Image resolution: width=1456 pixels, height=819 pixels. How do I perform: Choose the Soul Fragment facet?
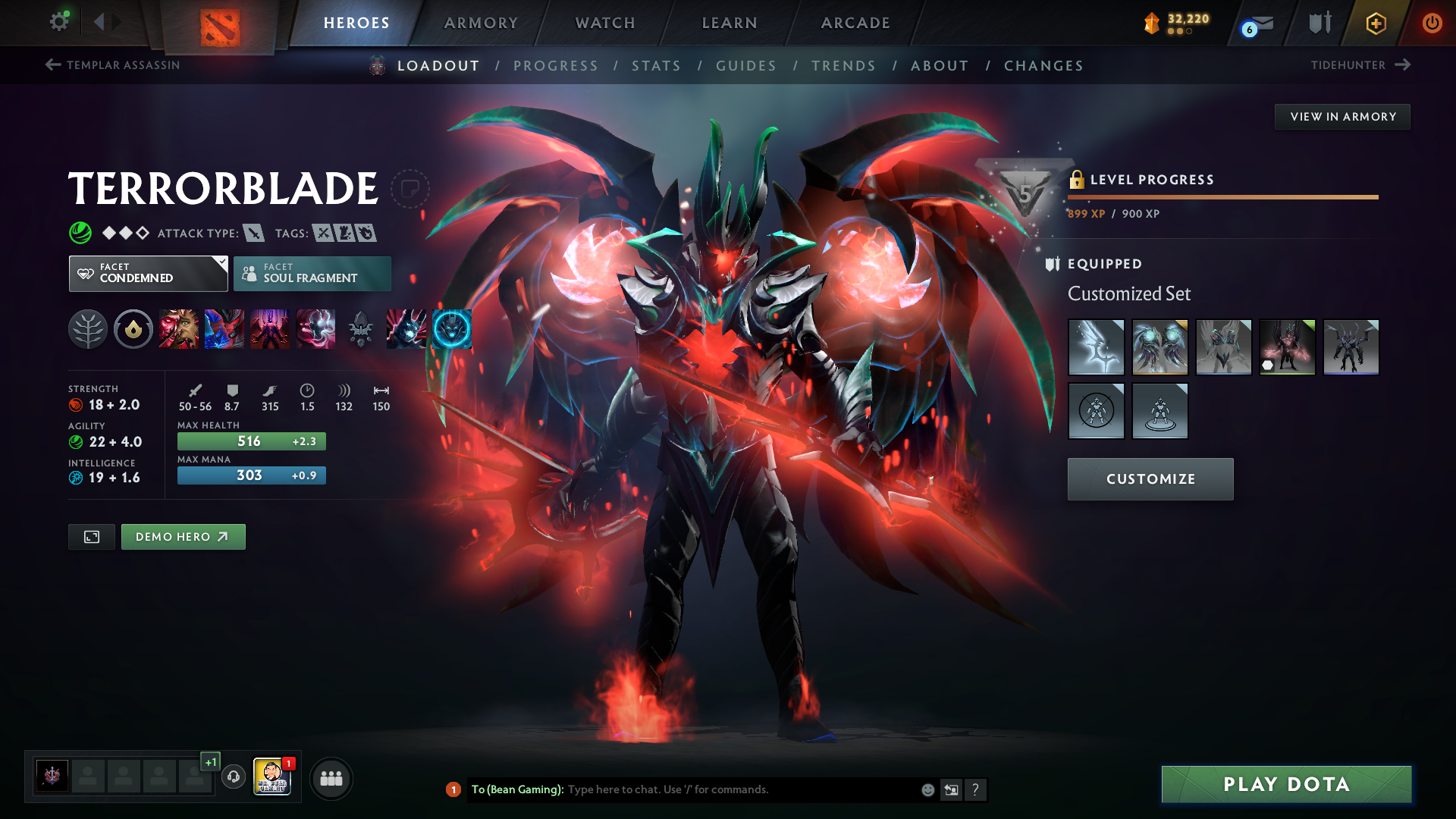312,274
